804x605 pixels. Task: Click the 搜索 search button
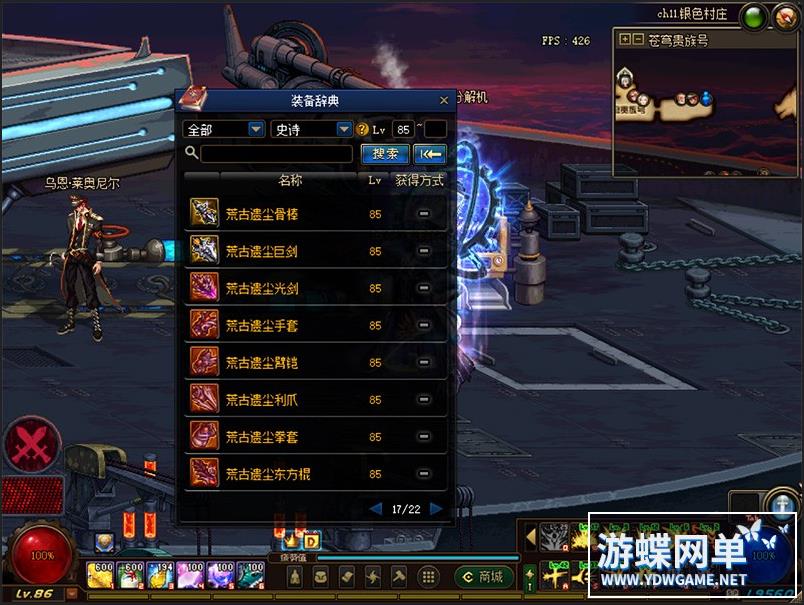(x=385, y=154)
